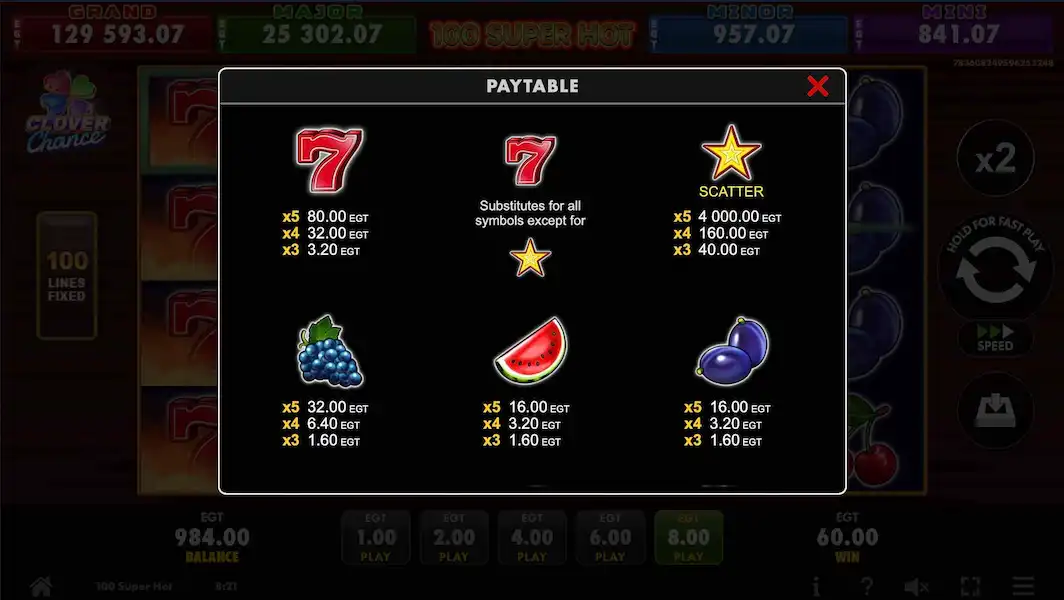Activate the x2 gamble button
The width and height of the screenshot is (1064, 600).
point(994,159)
